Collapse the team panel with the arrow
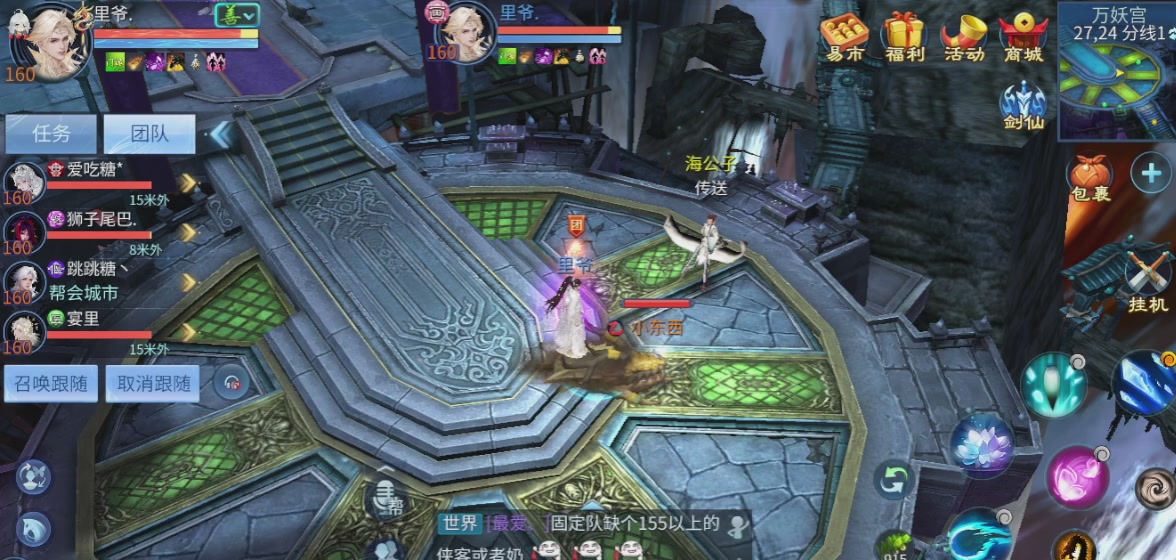Screen dimensions: 1176x560 click(220, 134)
